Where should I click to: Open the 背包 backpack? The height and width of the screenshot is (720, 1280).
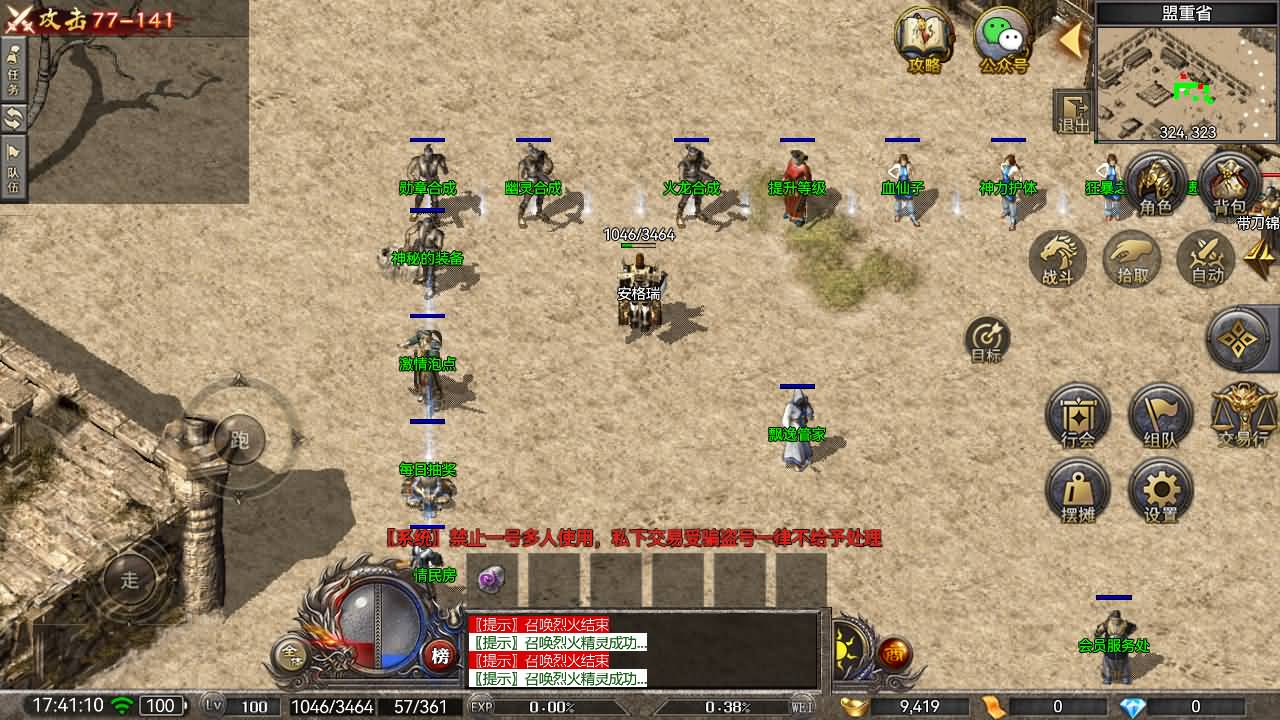tap(1229, 185)
